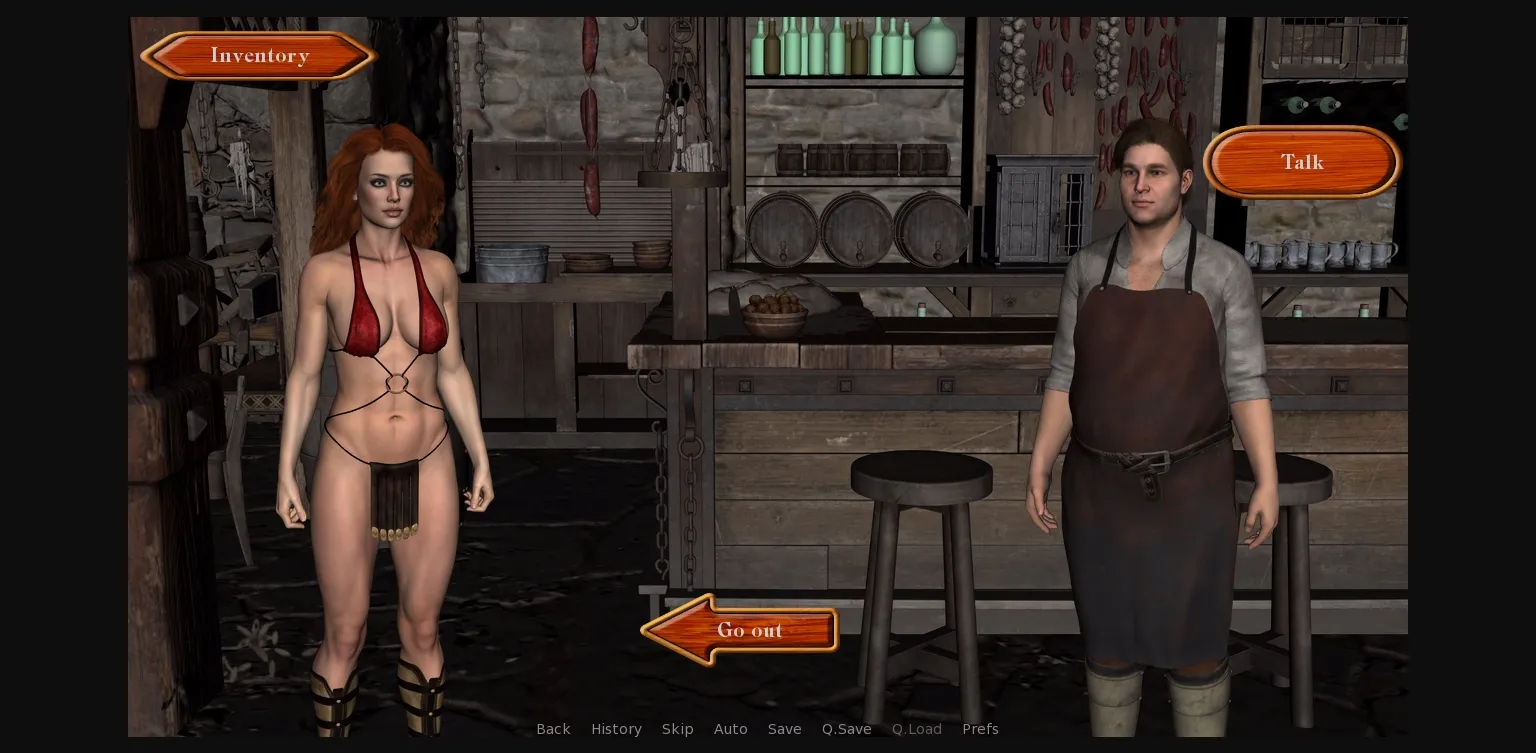
Task: Click the grayed-out Q.Load option
Action: [x=916, y=729]
